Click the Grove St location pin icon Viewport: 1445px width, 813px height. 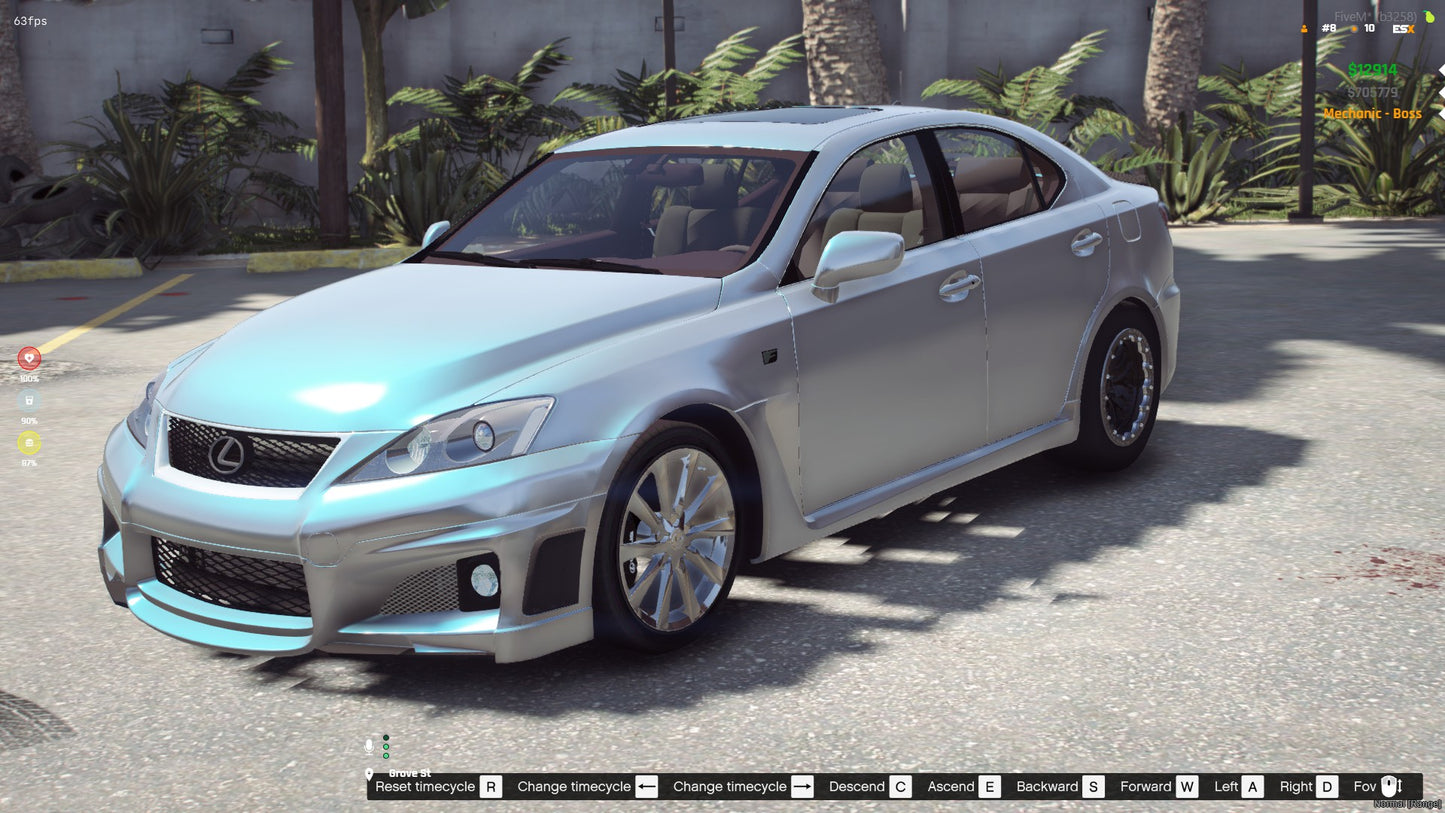[x=369, y=773]
